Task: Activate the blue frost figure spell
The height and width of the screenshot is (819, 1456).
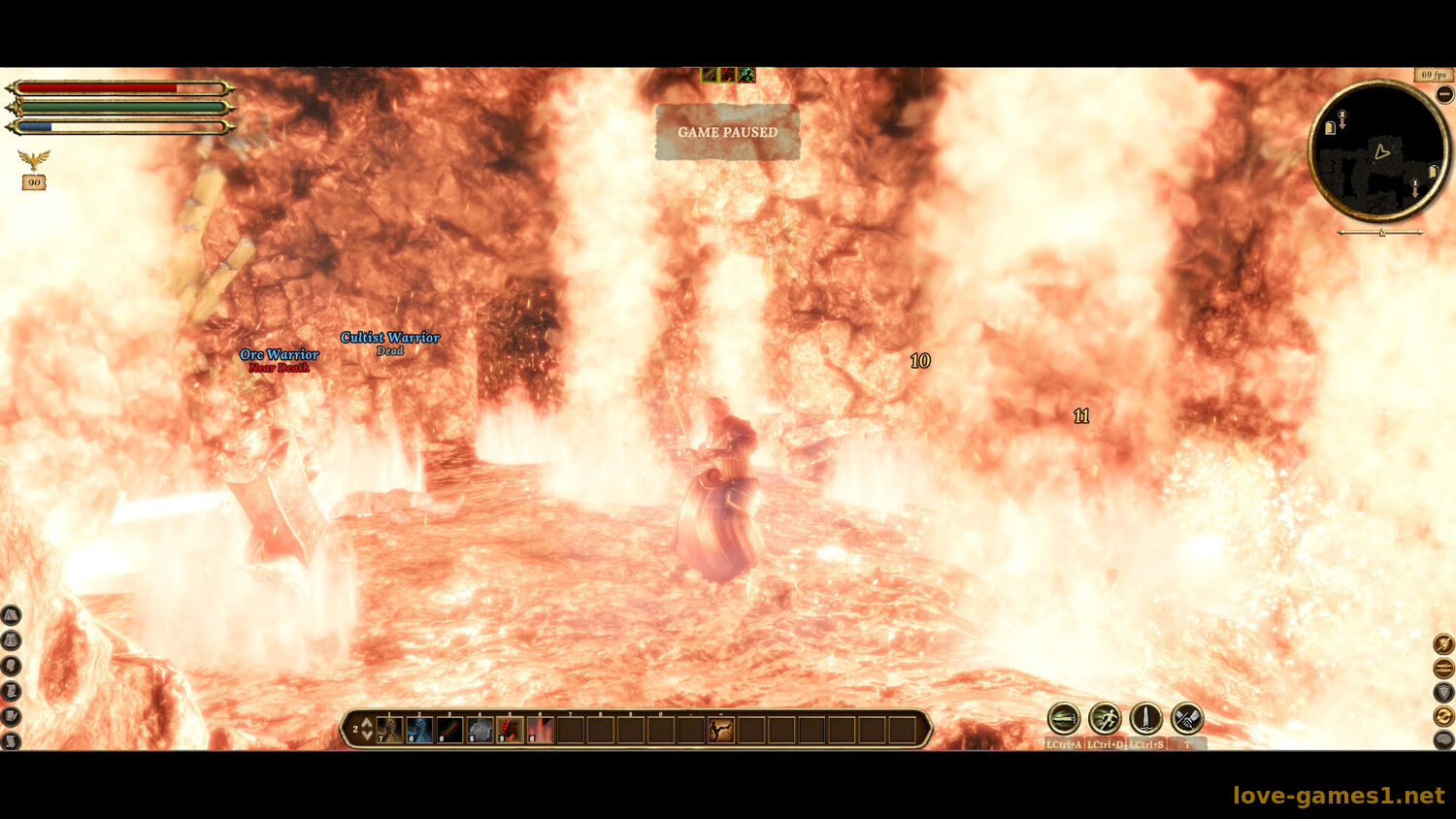Action: pyautogui.click(x=419, y=729)
